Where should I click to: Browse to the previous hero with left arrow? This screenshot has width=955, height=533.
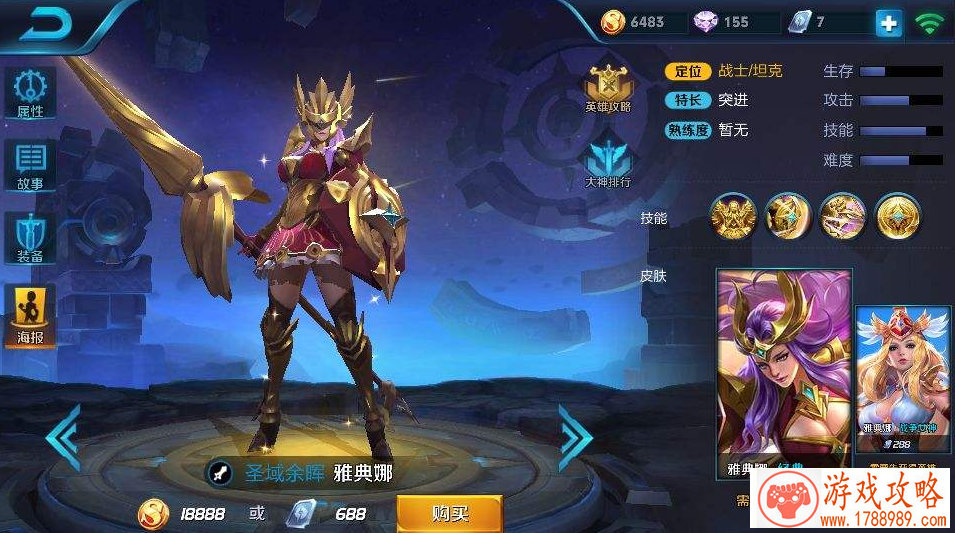point(64,436)
